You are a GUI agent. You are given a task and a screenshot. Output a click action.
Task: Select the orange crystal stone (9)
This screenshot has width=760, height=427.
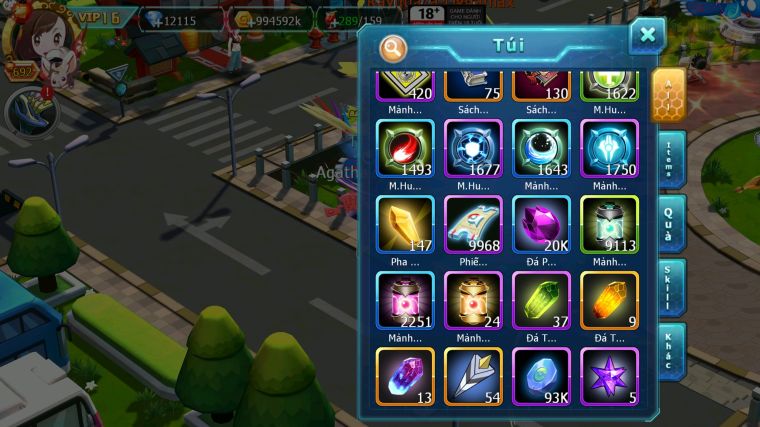click(x=609, y=300)
